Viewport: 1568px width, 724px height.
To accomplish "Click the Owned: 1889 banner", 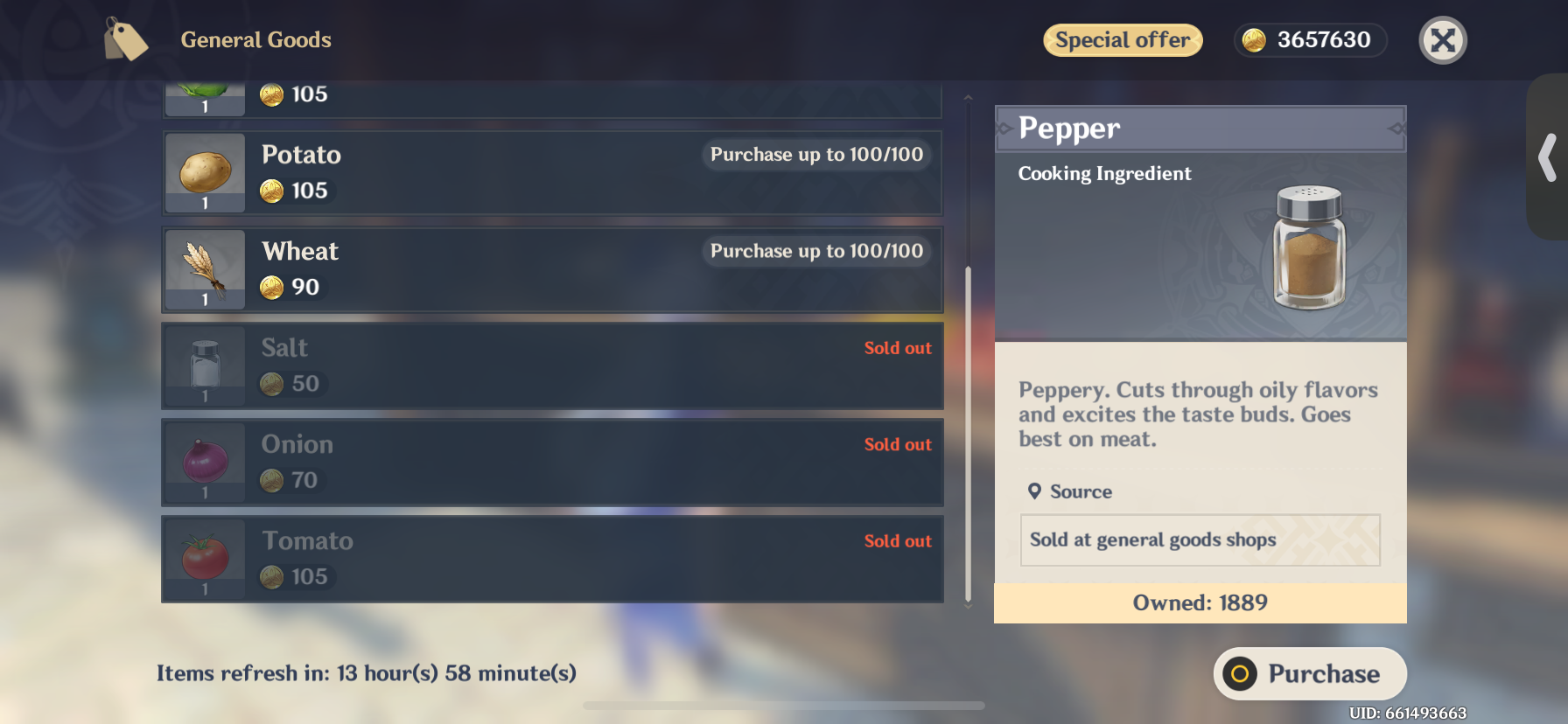I will (x=1200, y=602).
